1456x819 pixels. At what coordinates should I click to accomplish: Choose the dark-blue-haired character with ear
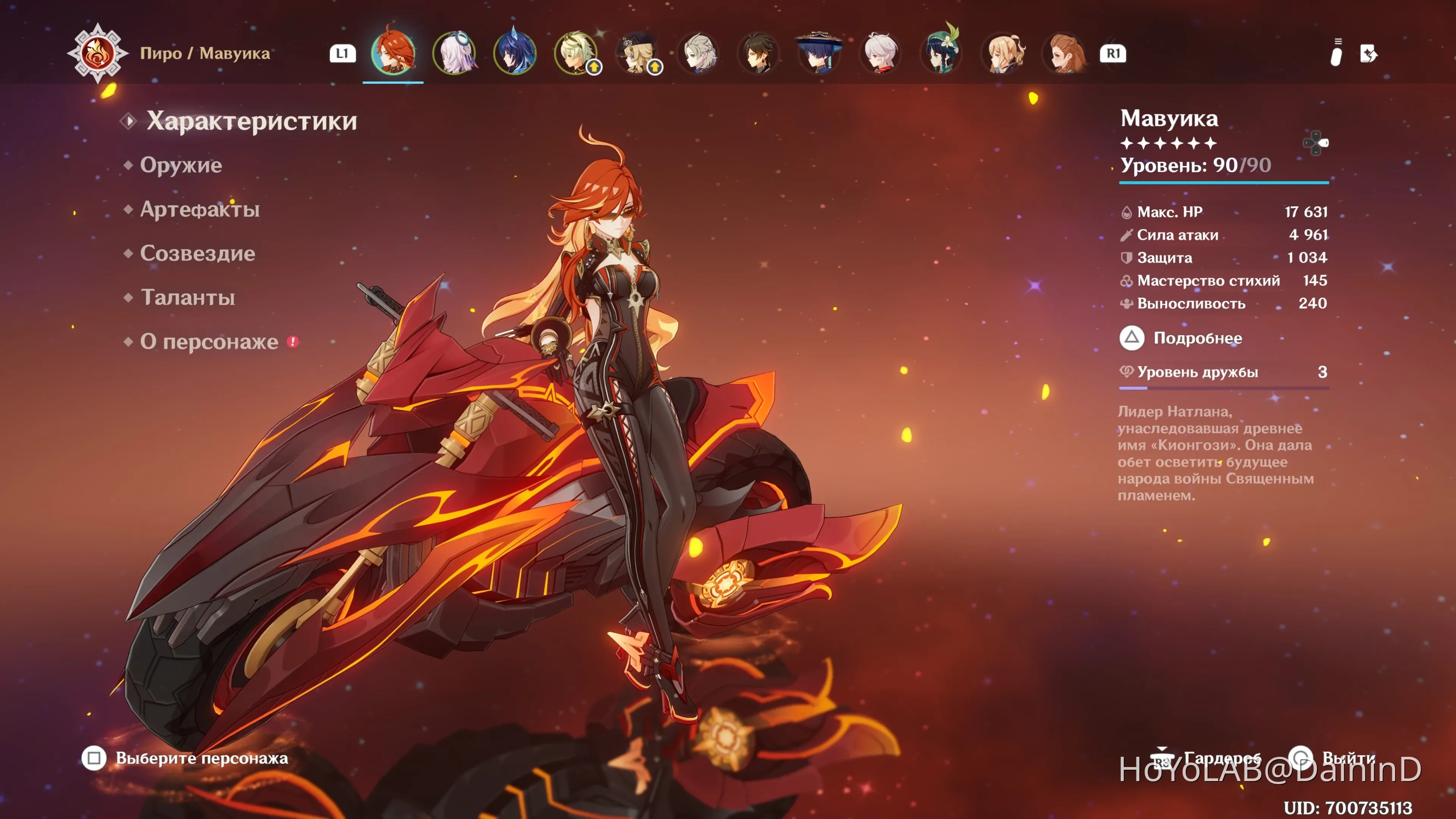(x=515, y=53)
